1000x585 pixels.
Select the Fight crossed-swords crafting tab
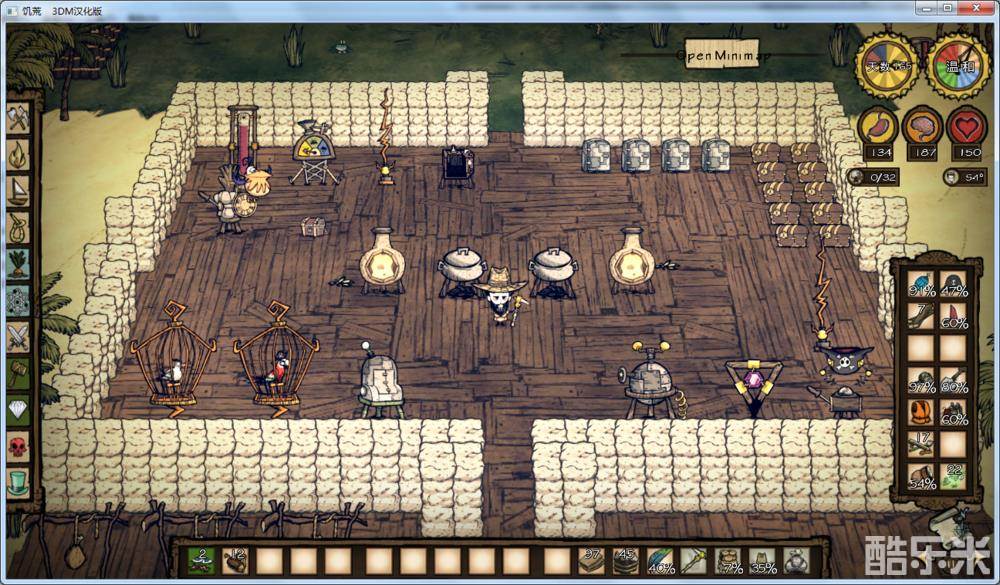point(18,337)
